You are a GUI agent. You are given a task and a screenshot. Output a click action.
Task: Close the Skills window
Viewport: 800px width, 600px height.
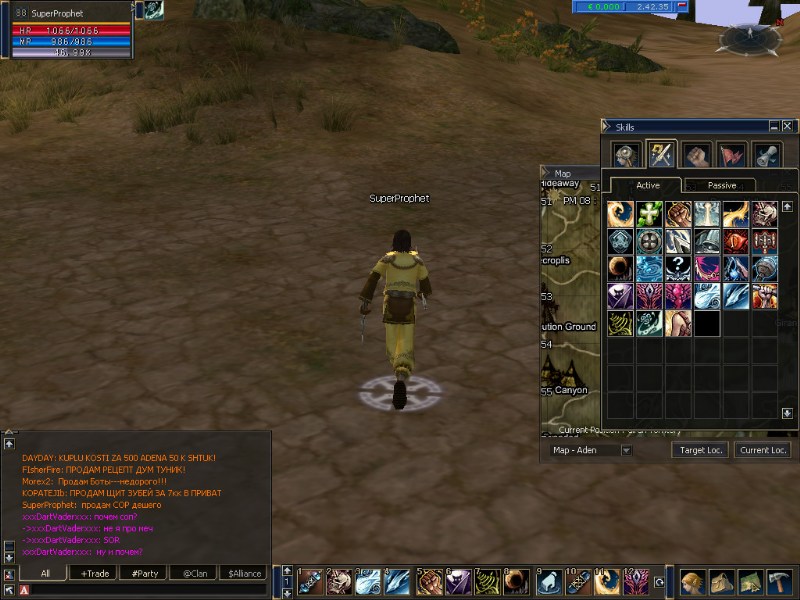point(788,127)
